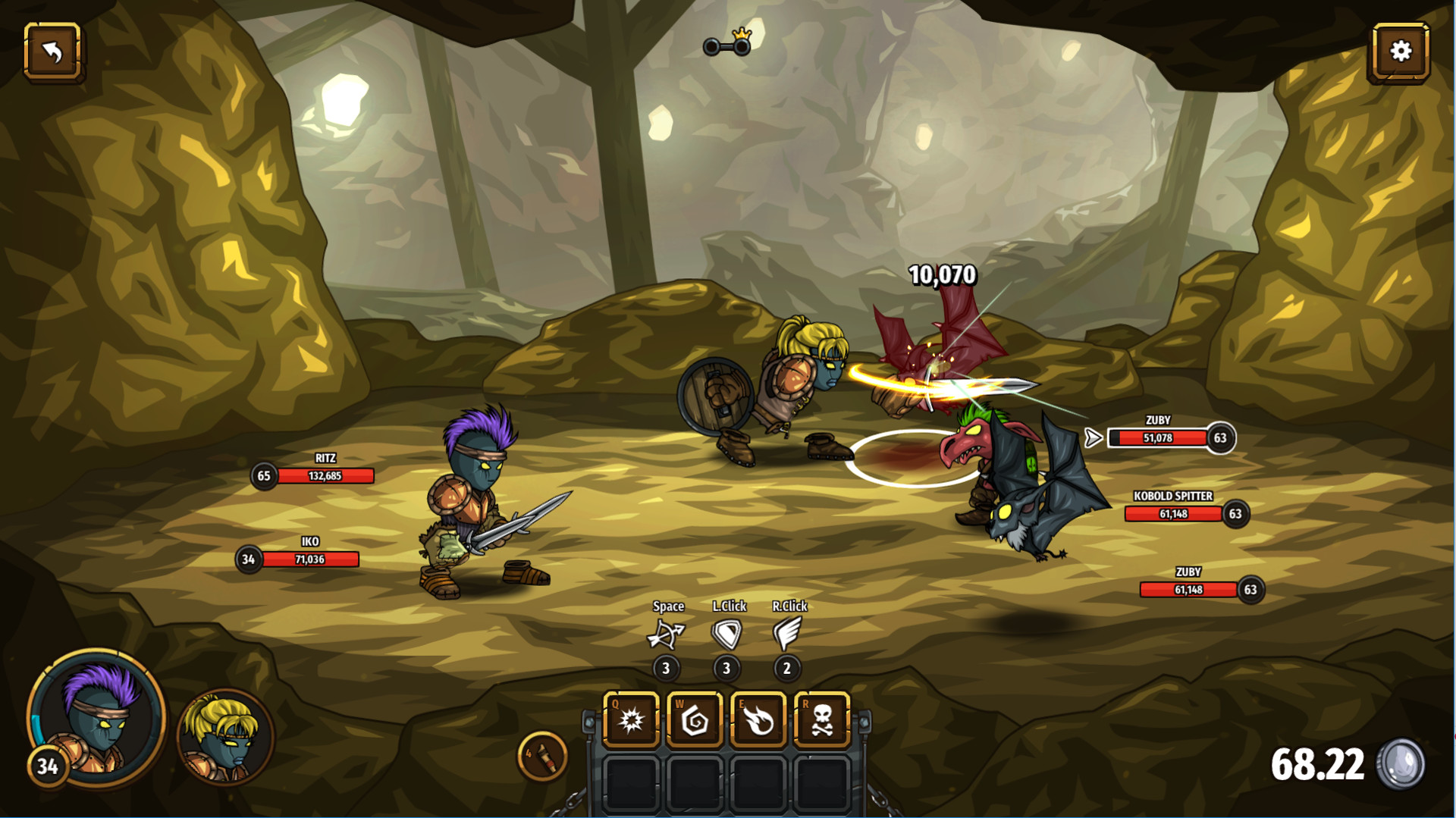The image size is (1456, 818).
Task: Open the settings gear in the top right
Action: click(1399, 52)
